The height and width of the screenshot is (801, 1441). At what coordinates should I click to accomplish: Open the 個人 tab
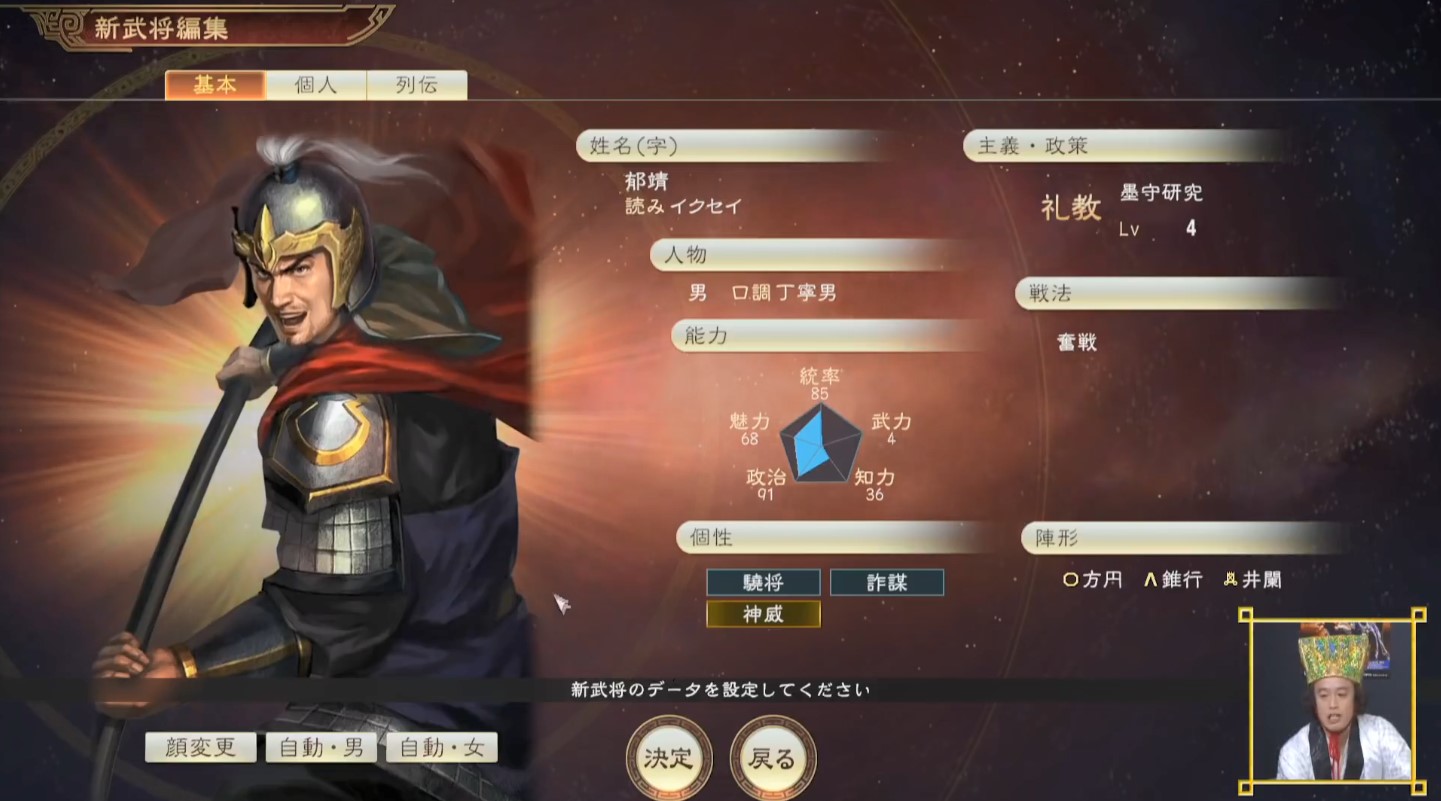tap(316, 85)
